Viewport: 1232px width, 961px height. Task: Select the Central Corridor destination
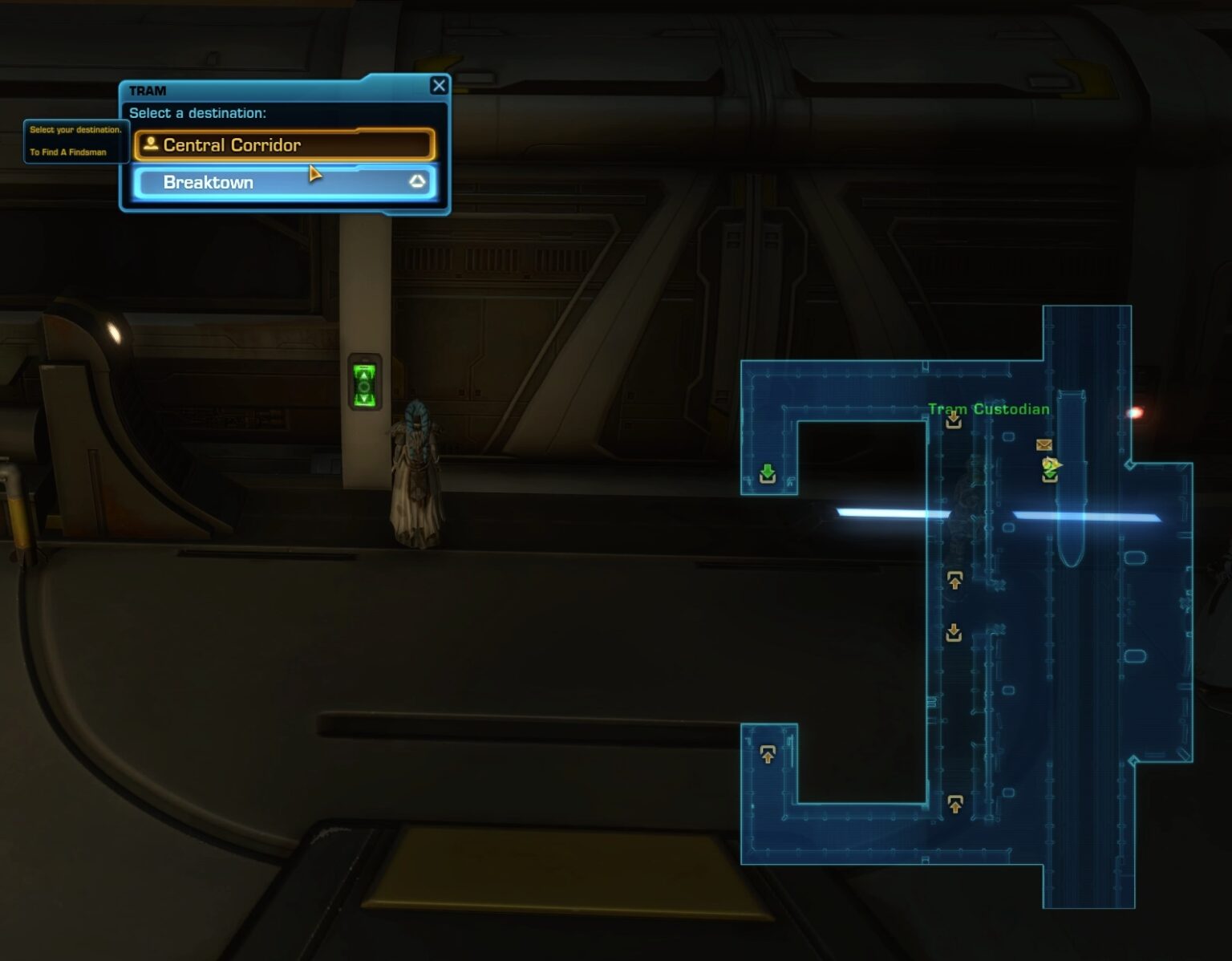pyautogui.click(x=233, y=145)
